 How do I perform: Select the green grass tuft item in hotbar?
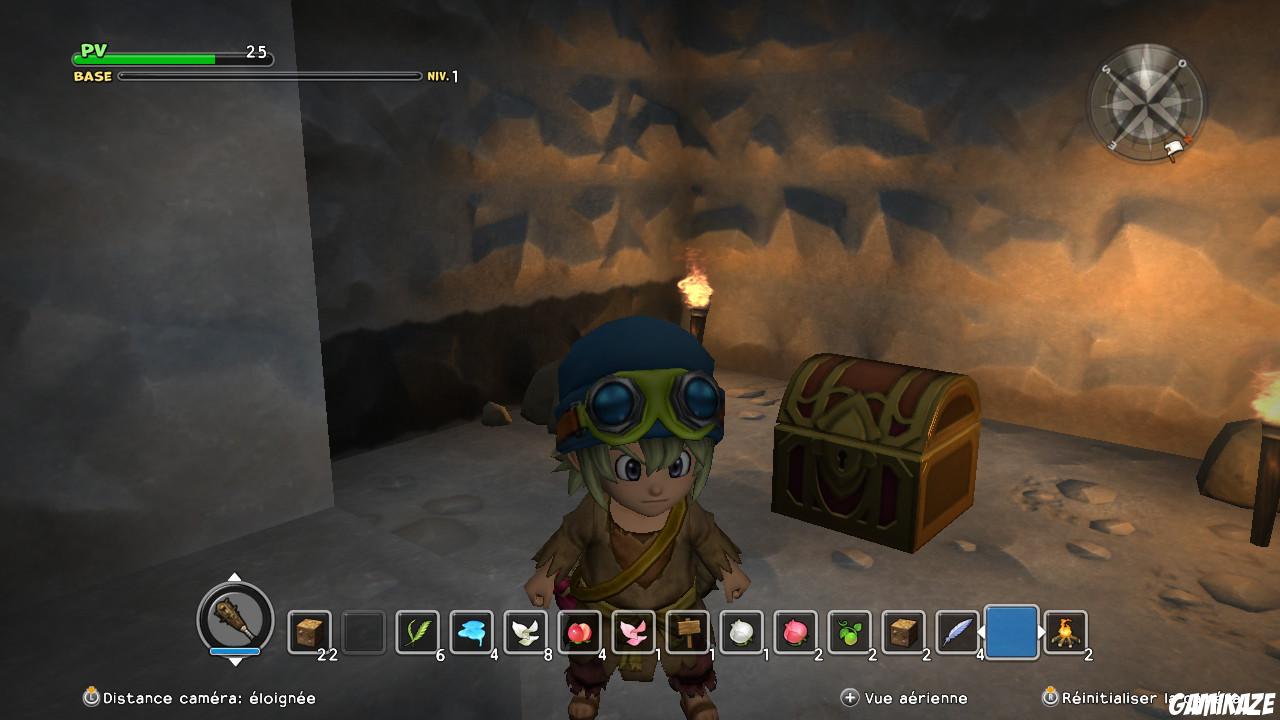[x=418, y=630]
